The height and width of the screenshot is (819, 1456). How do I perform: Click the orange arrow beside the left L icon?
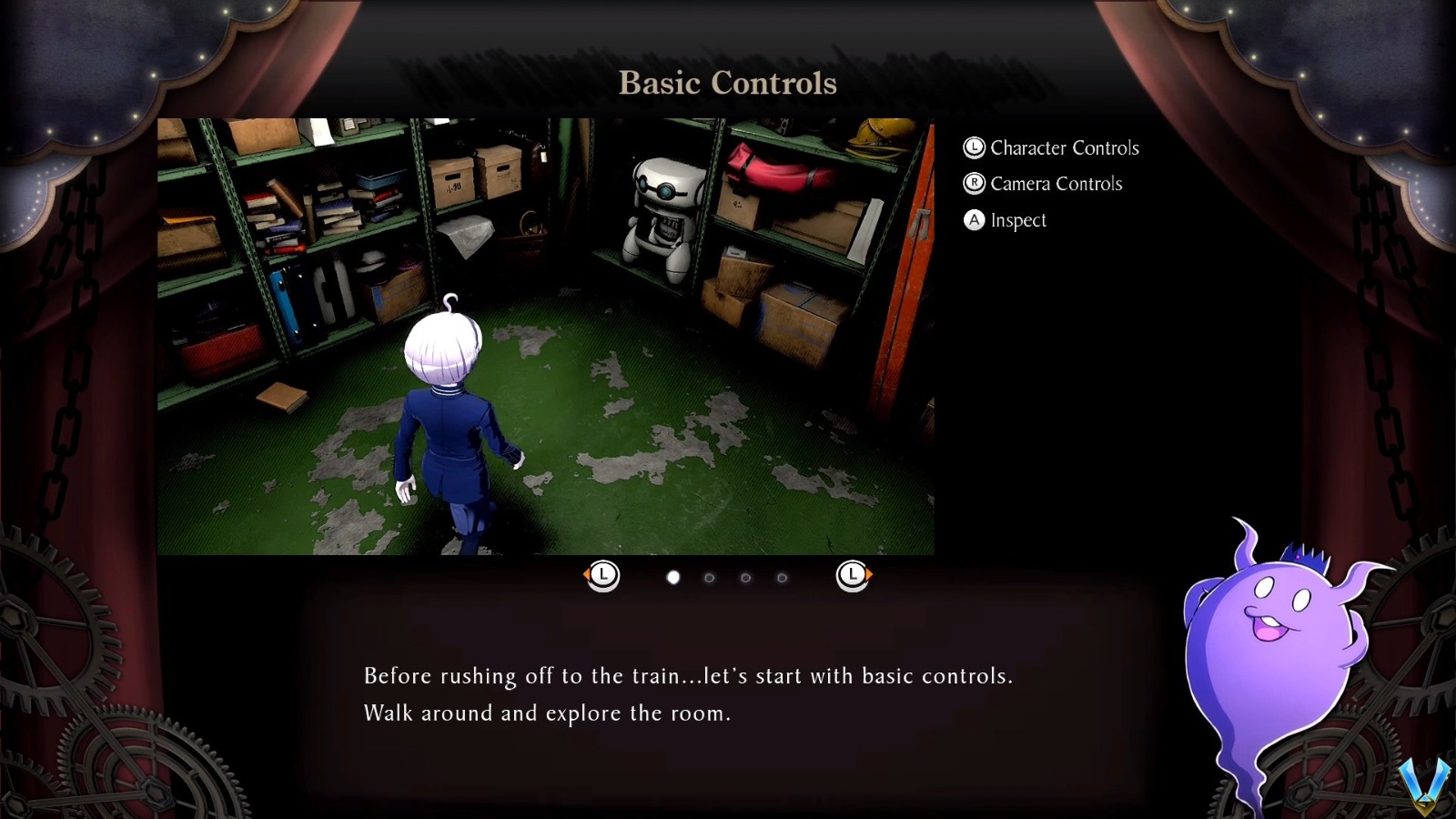587,574
